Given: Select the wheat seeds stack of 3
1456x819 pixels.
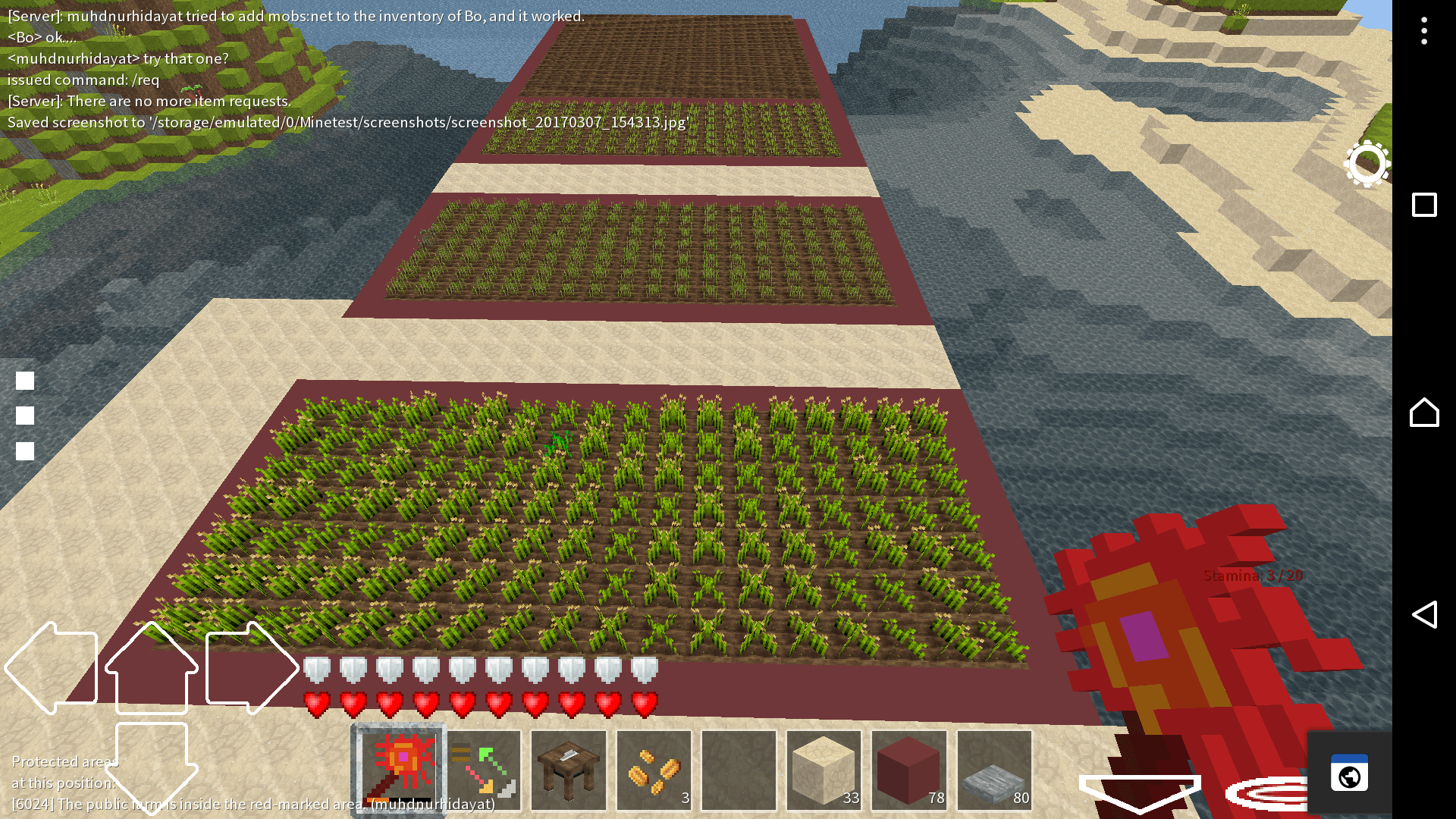Looking at the screenshot, I should click(x=654, y=770).
